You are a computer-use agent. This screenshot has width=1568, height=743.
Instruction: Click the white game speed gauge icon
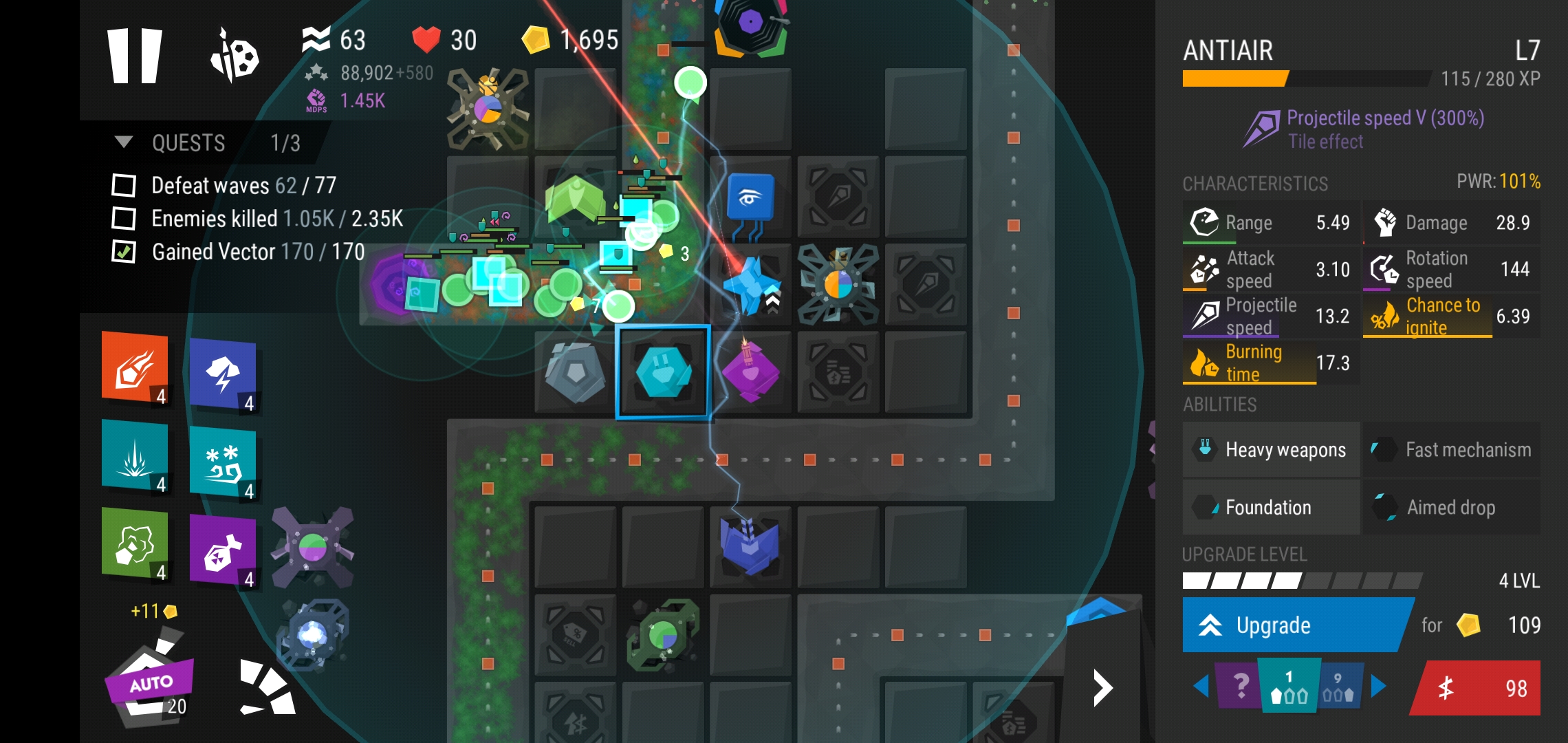268,688
